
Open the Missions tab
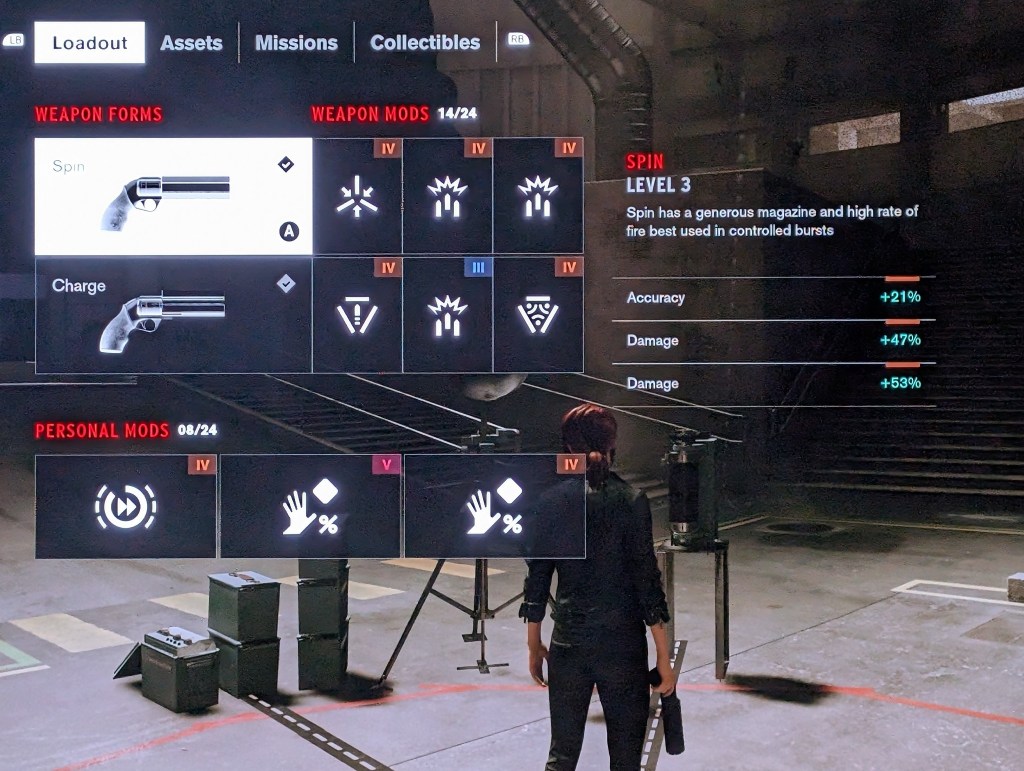pyautogui.click(x=296, y=43)
